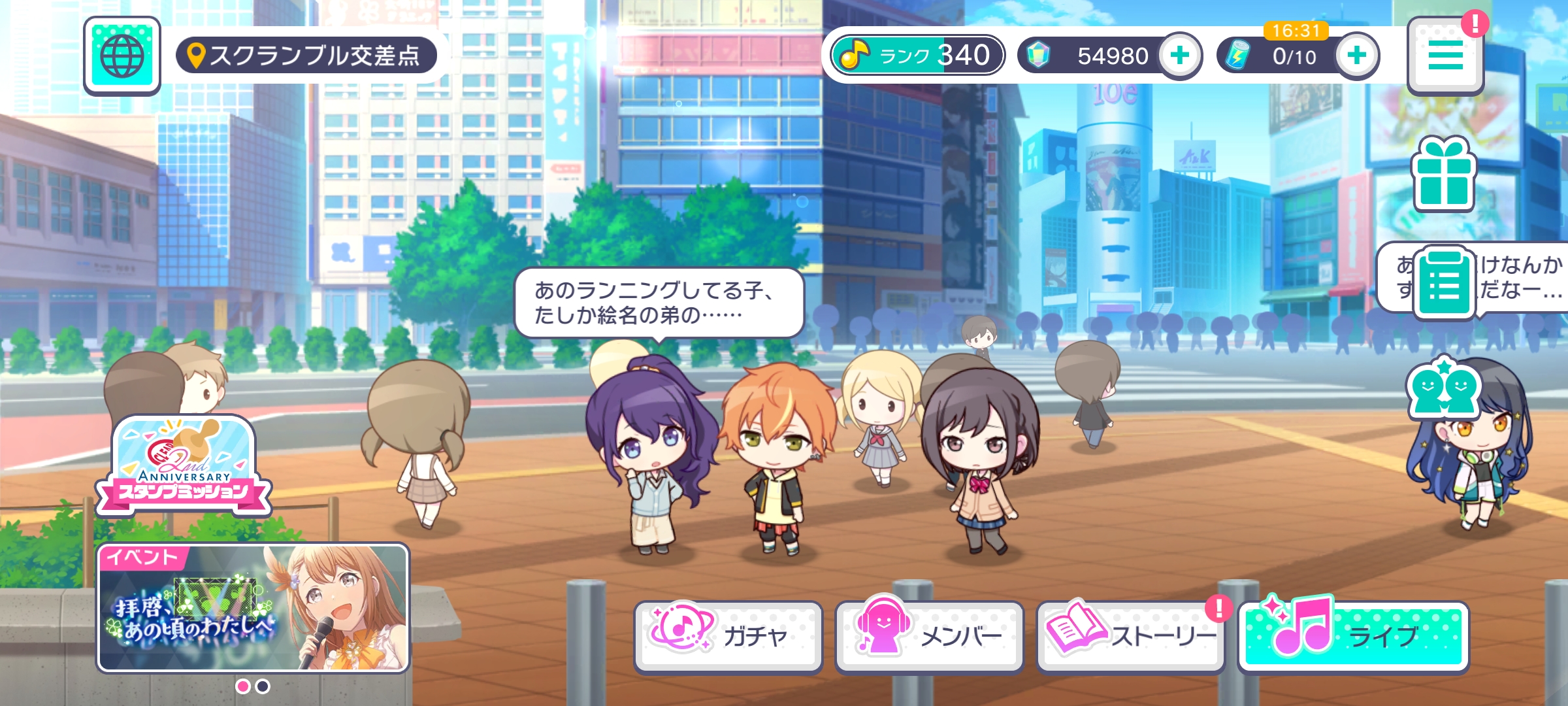Open the globe world map button
This screenshot has height=706, width=1568.
coord(122,56)
